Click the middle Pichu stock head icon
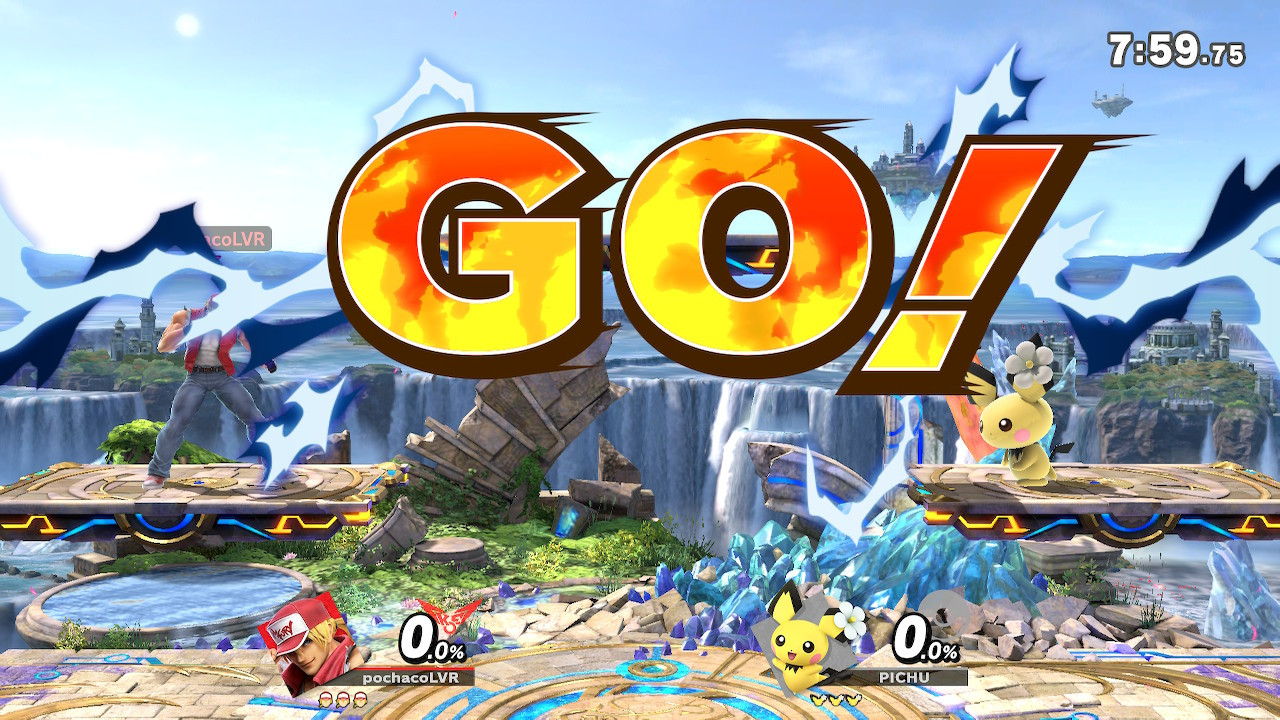The height and width of the screenshot is (720, 1280). 834,699
